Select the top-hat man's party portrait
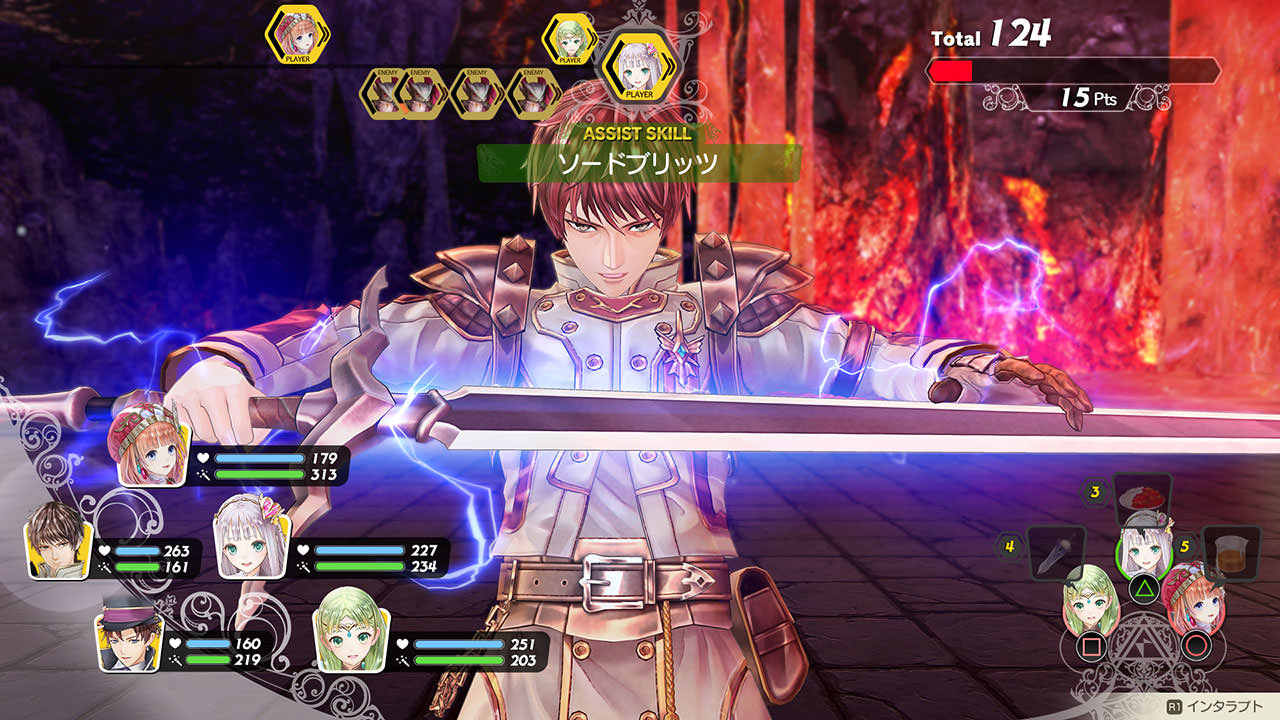The width and height of the screenshot is (1280, 720). pos(128,641)
